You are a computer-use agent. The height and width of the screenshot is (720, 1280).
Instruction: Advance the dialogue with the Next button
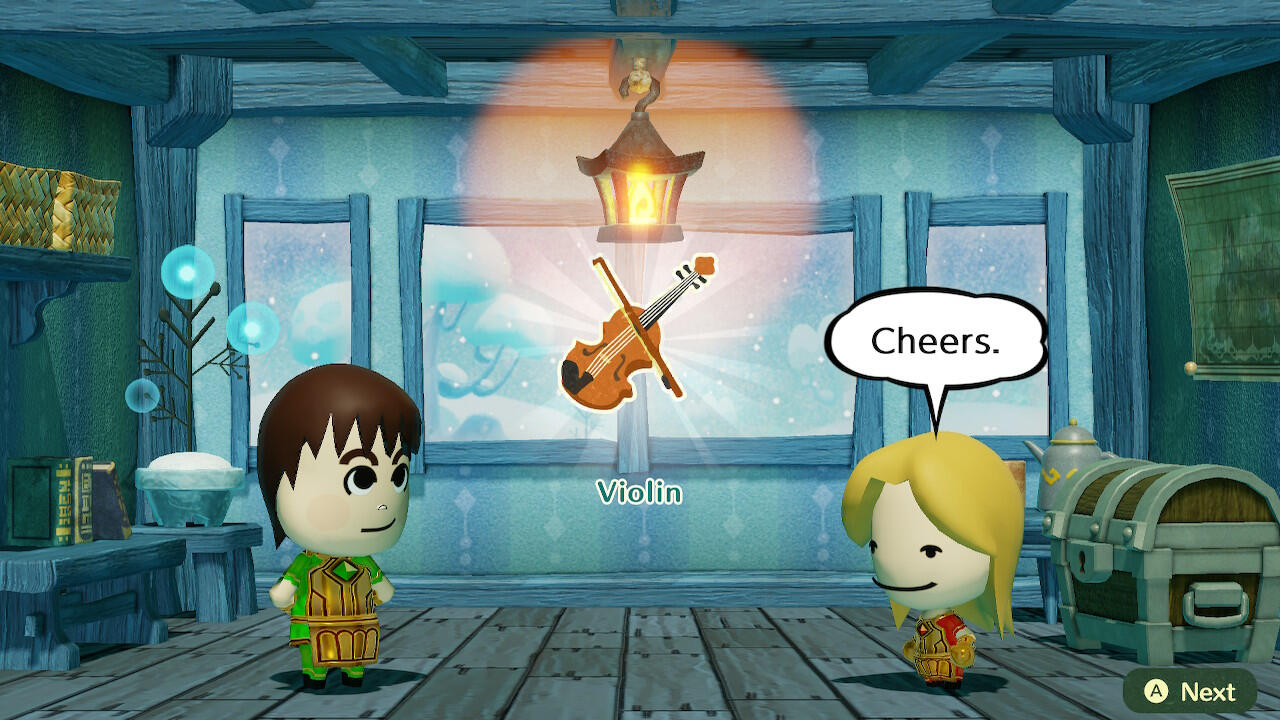[x=1189, y=691]
